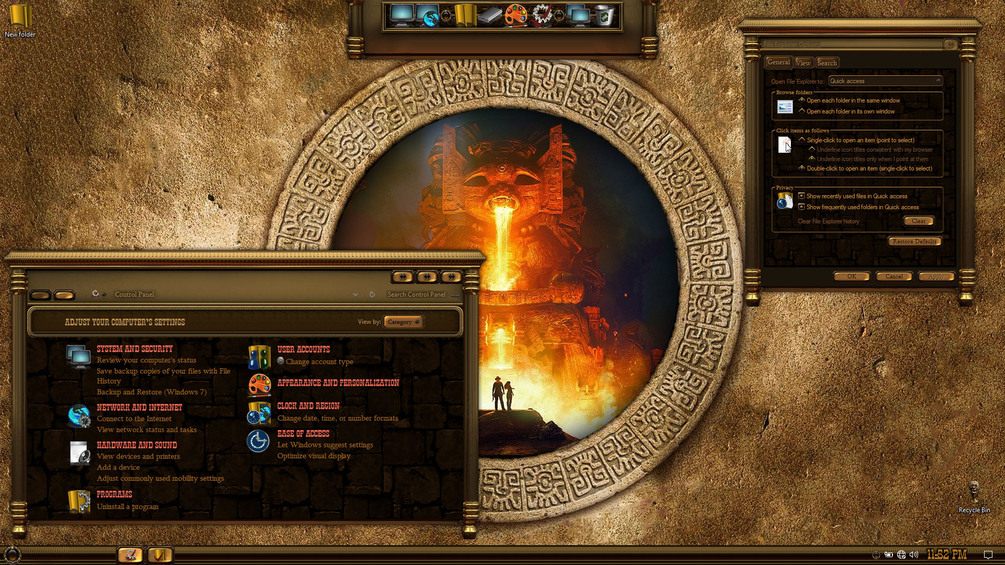Image resolution: width=1005 pixels, height=565 pixels.
Task: Open the Quick access dropdown
Action: [884, 81]
